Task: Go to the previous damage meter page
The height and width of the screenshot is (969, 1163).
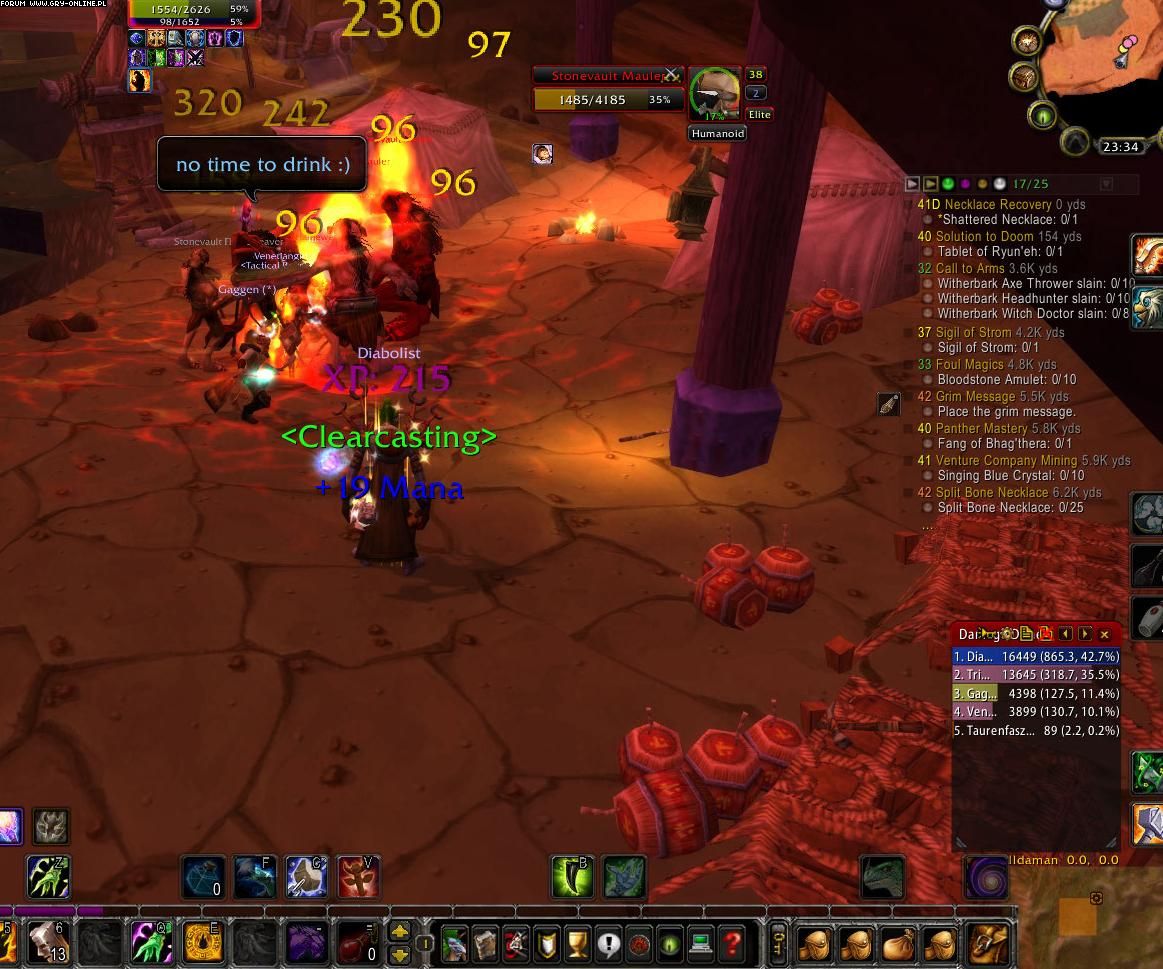Action: coord(1066,634)
